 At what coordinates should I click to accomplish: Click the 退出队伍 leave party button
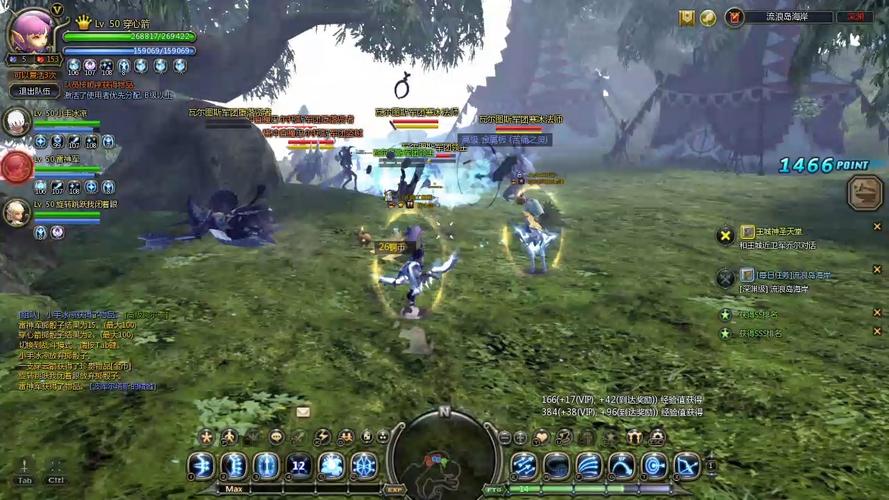35,91
